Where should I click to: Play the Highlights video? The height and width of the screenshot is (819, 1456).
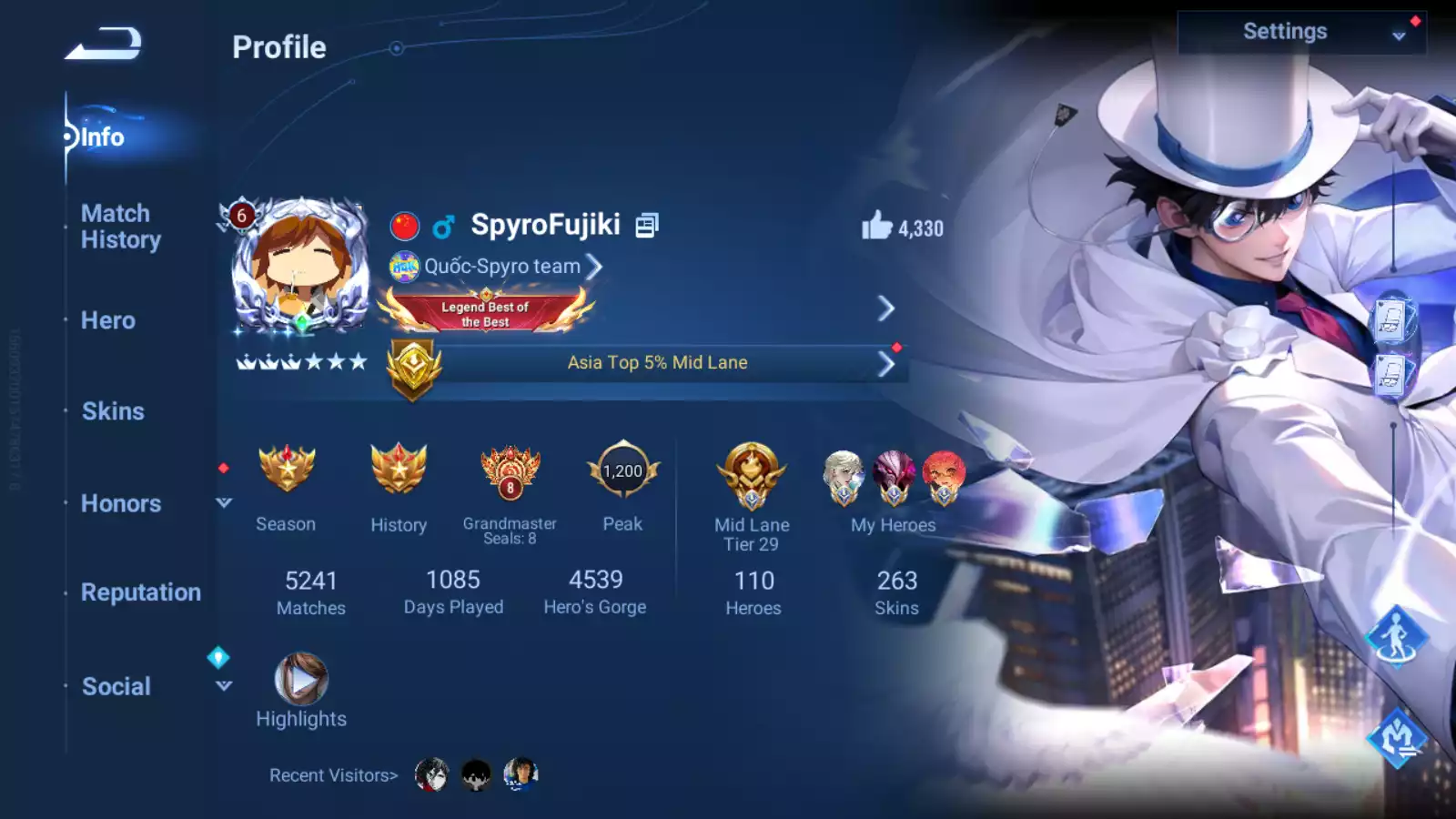(x=301, y=680)
